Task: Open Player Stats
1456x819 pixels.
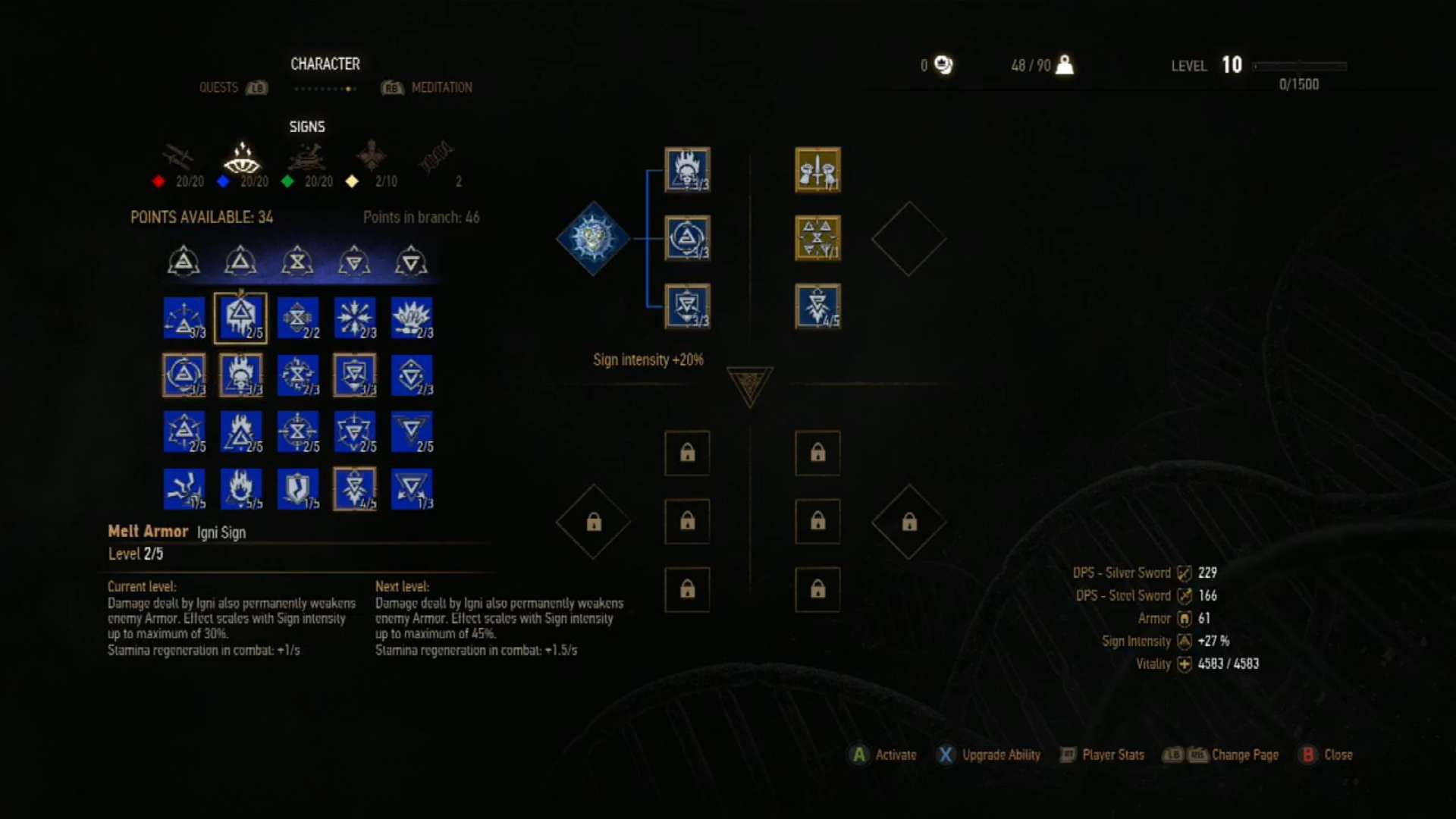Action: click(1111, 755)
